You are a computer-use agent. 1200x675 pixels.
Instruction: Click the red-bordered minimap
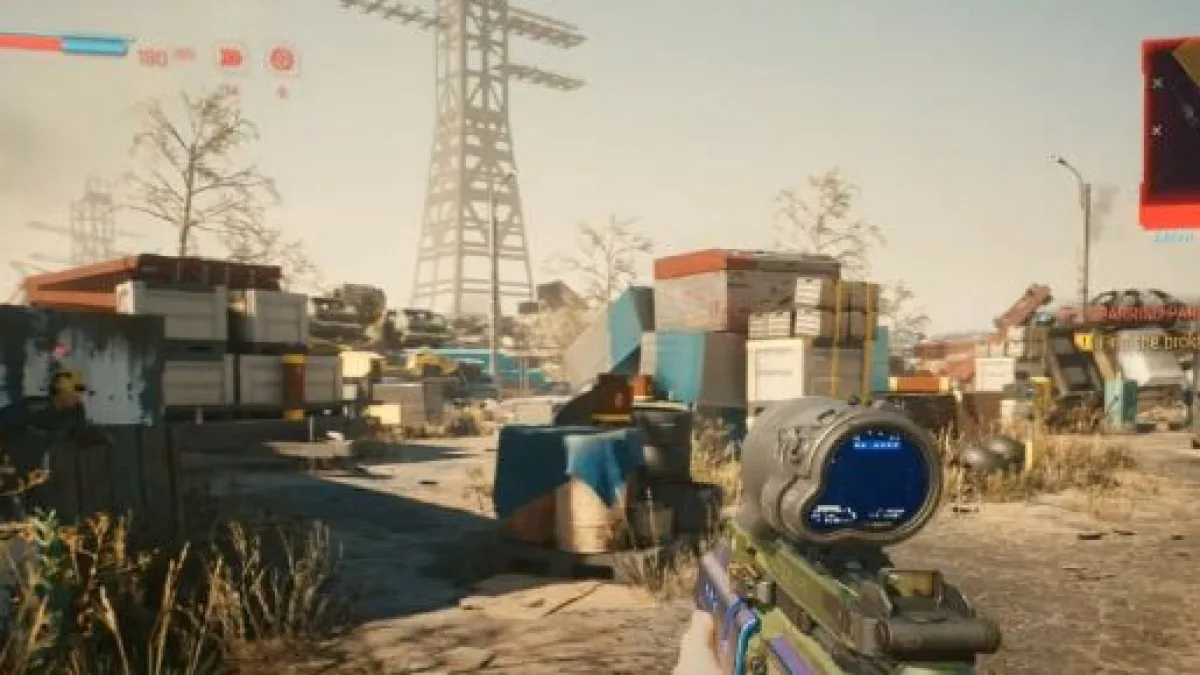pyautogui.click(x=1172, y=133)
